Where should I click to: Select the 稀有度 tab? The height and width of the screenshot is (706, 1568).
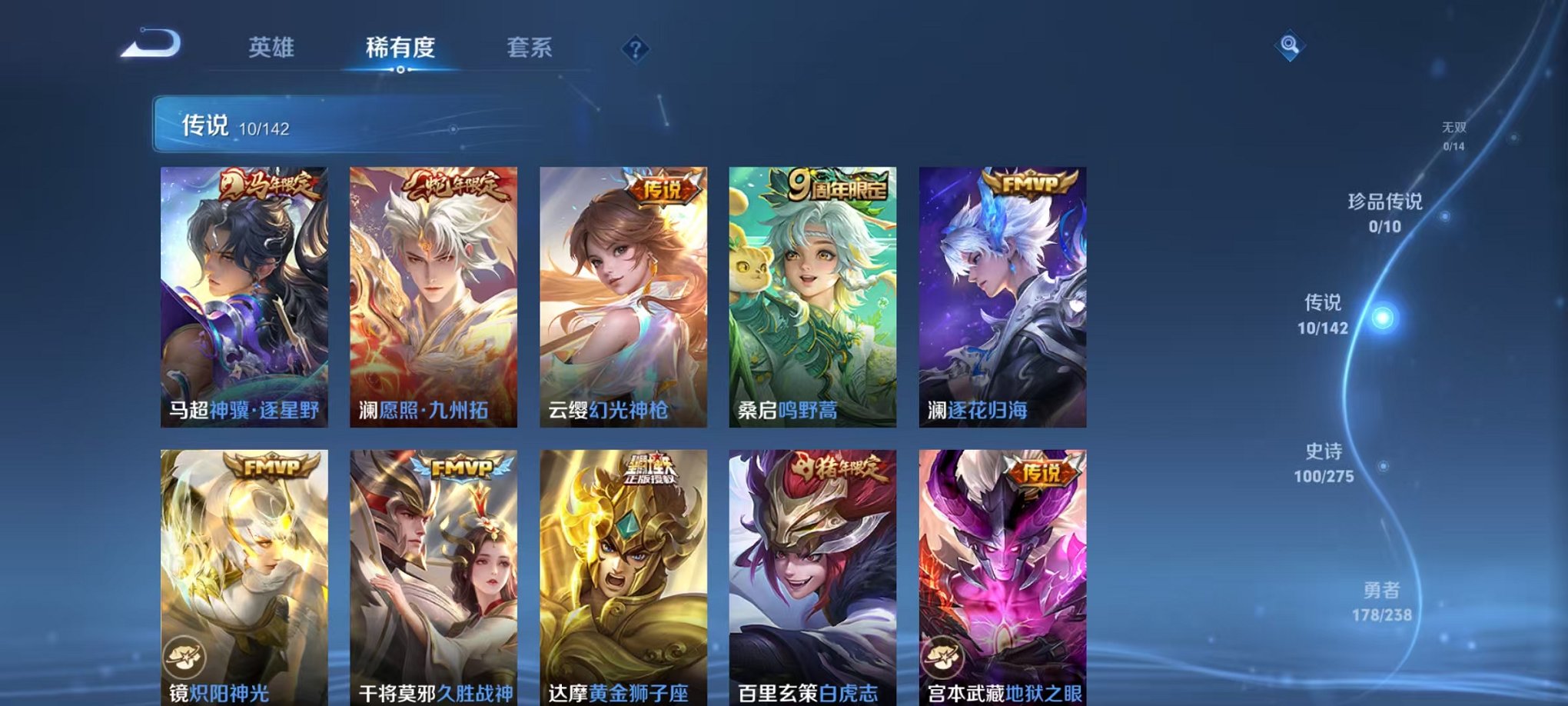coord(400,48)
